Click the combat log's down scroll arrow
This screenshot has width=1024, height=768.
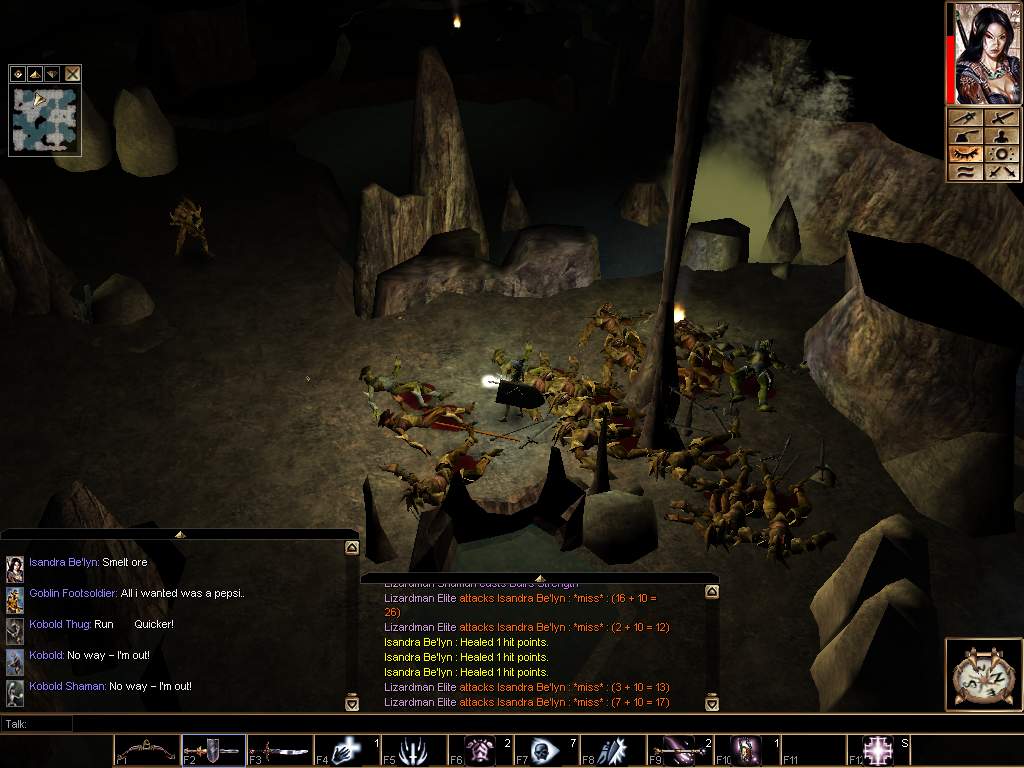click(x=712, y=703)
